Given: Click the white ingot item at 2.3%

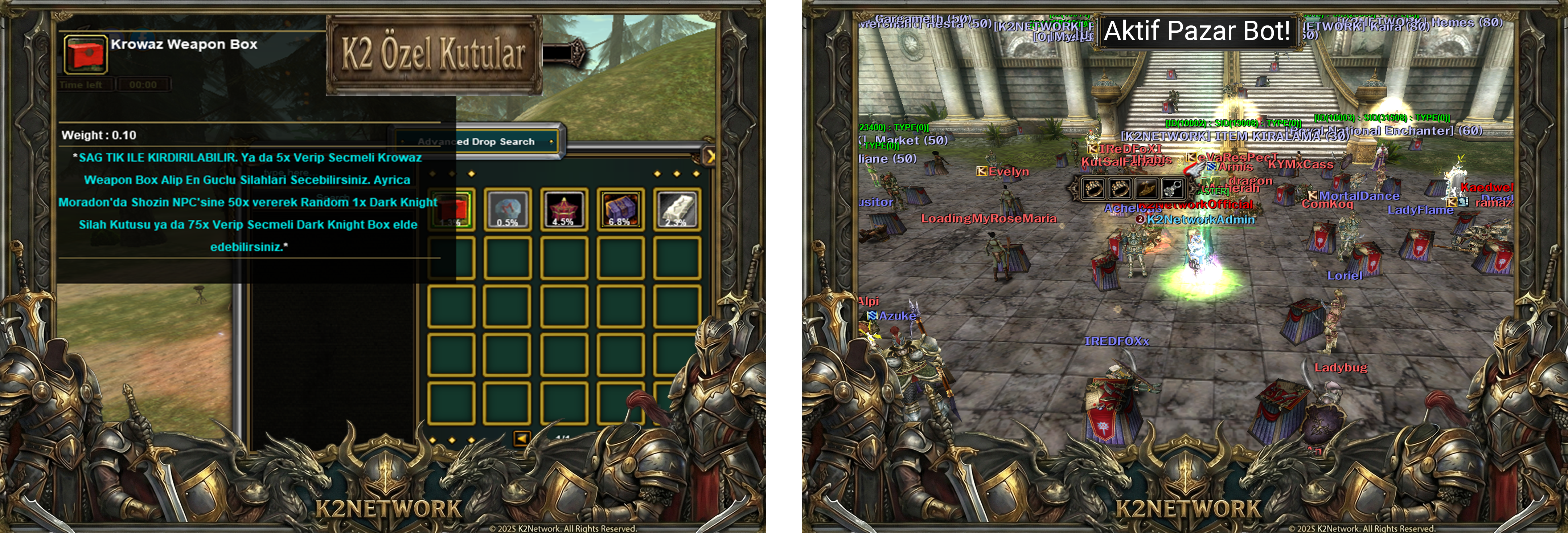Looking at the screenshot, I should (x=677, y=209).
